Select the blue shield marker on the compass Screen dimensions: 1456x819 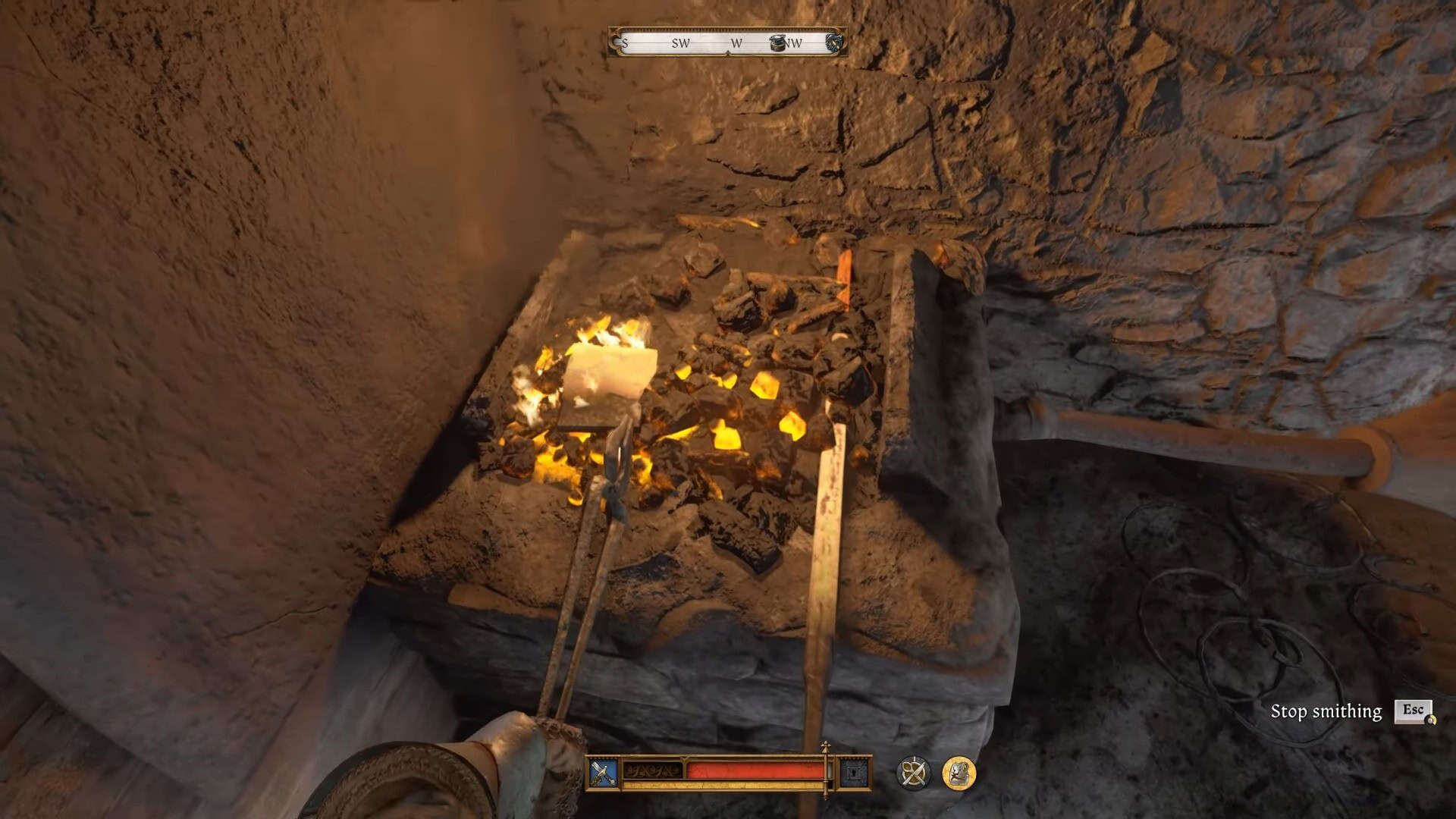tap(834, 42)
